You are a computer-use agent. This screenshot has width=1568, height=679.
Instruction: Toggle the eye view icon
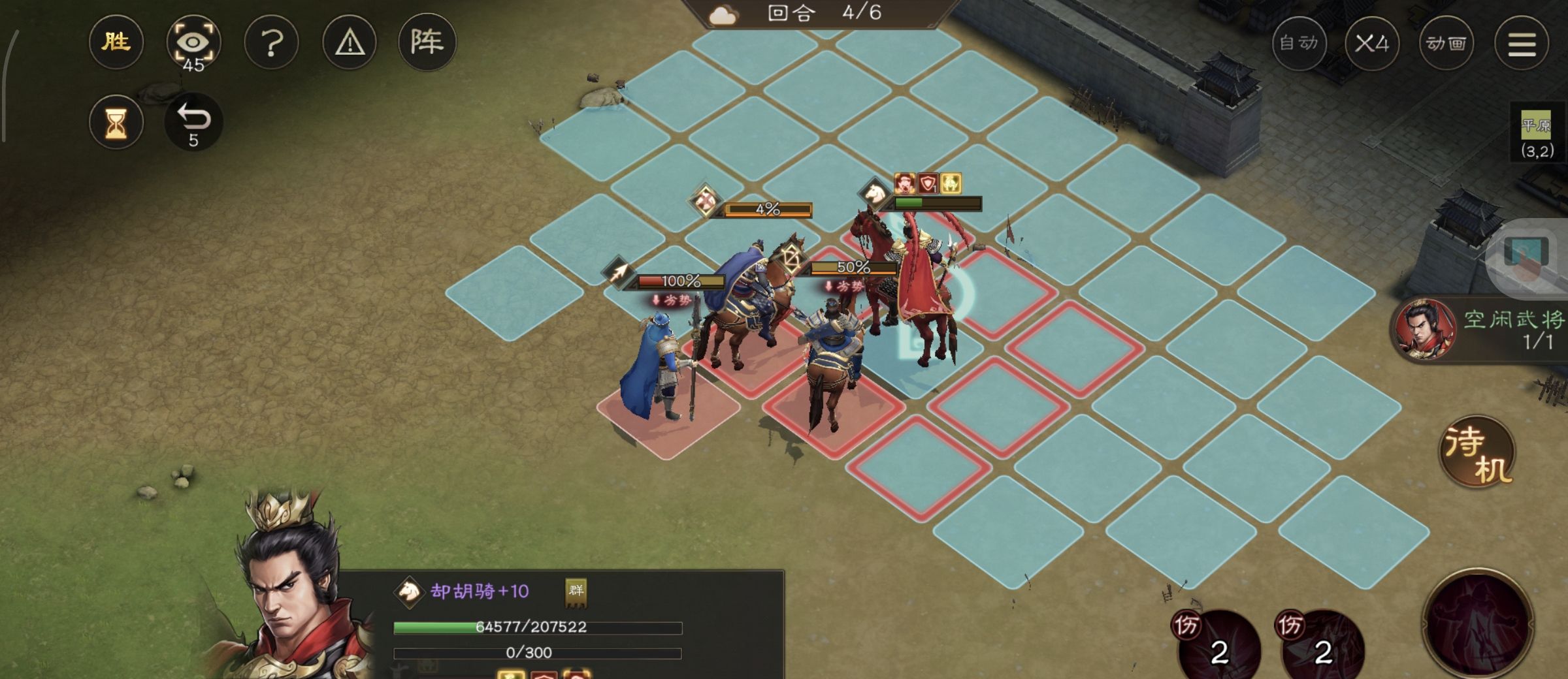pyautogui.click(x=193, y=42)
